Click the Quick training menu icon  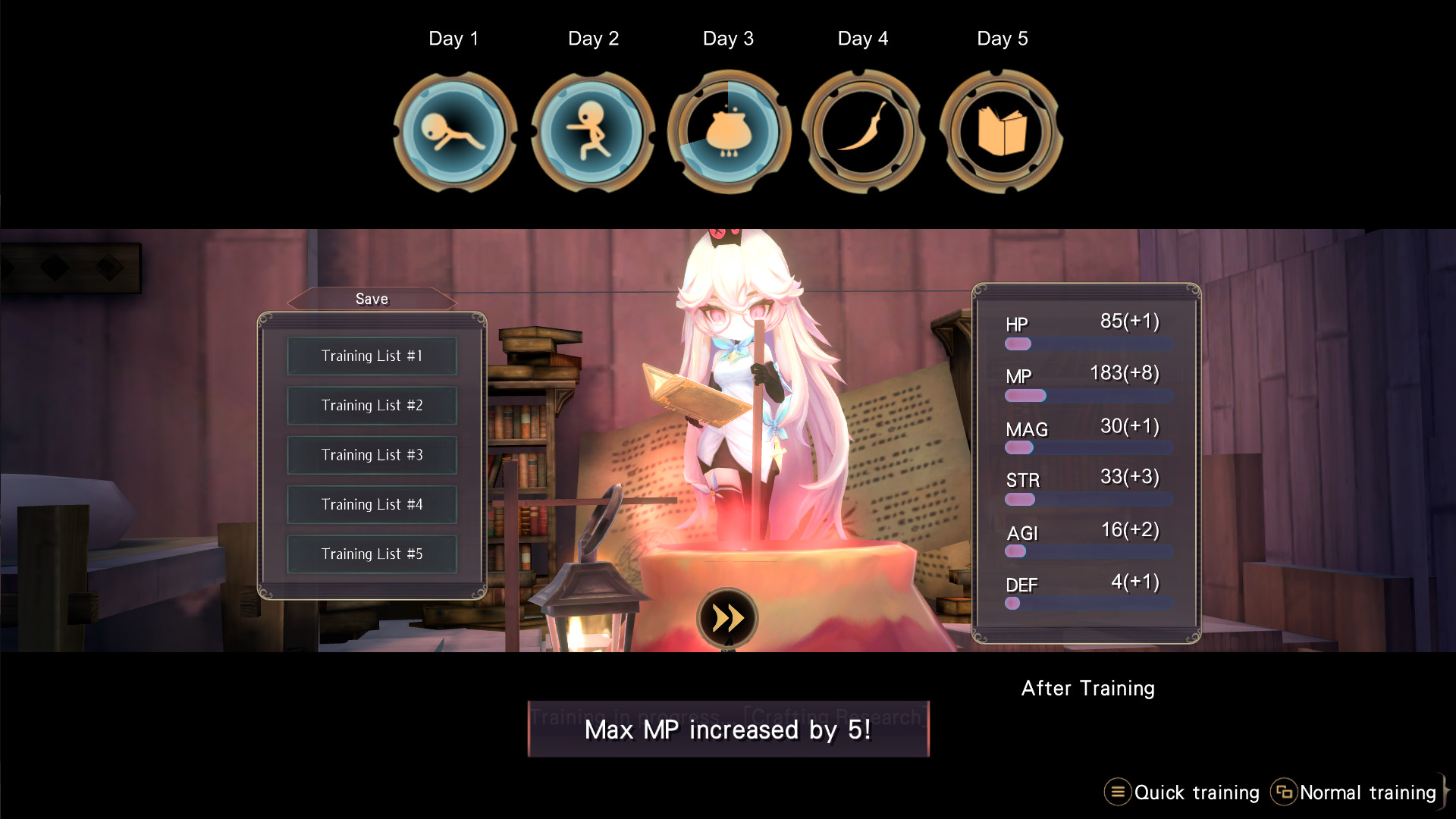point(1117,792)
